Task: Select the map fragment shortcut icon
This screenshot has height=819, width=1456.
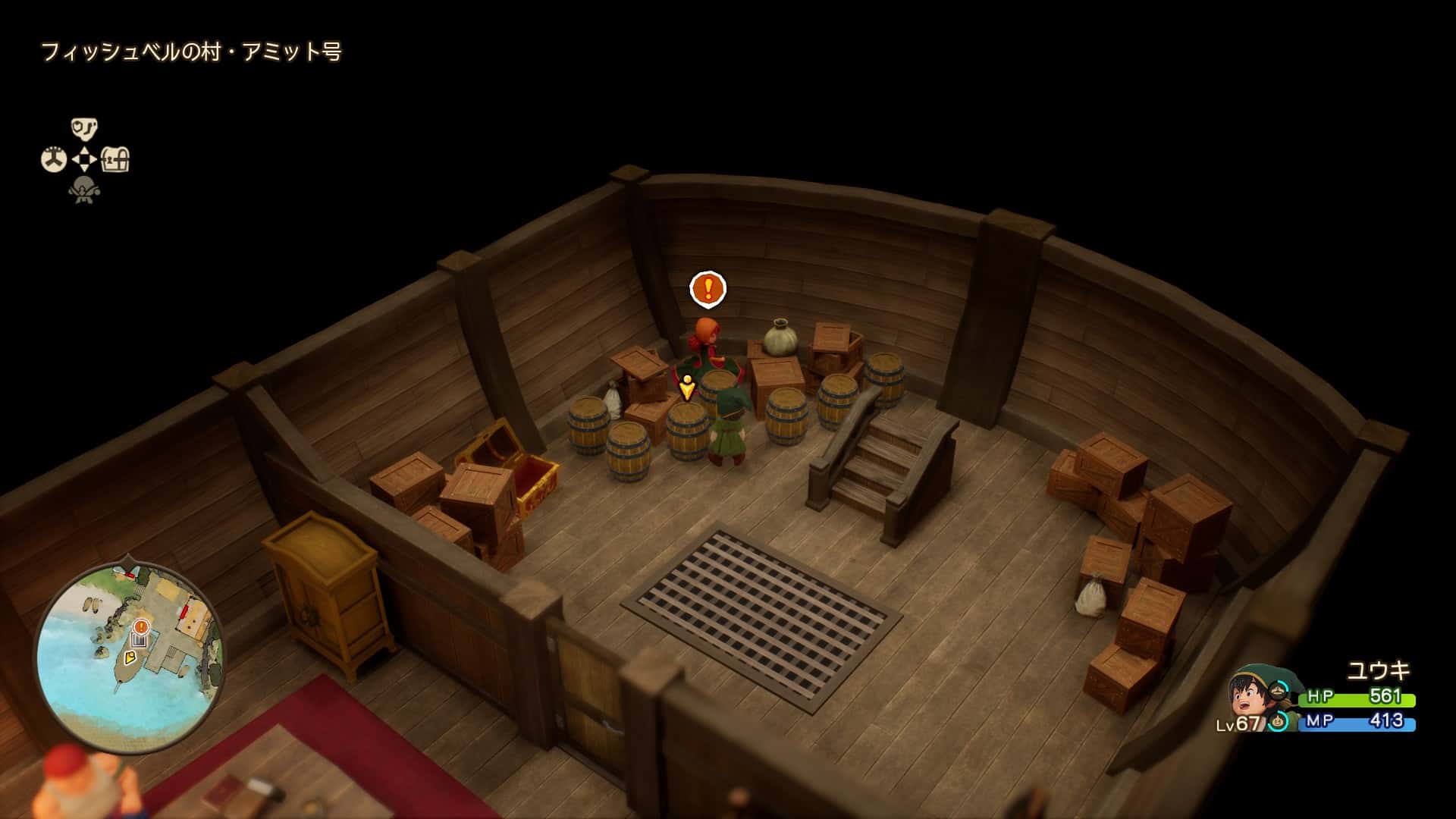Action: [x=84, y=128]
